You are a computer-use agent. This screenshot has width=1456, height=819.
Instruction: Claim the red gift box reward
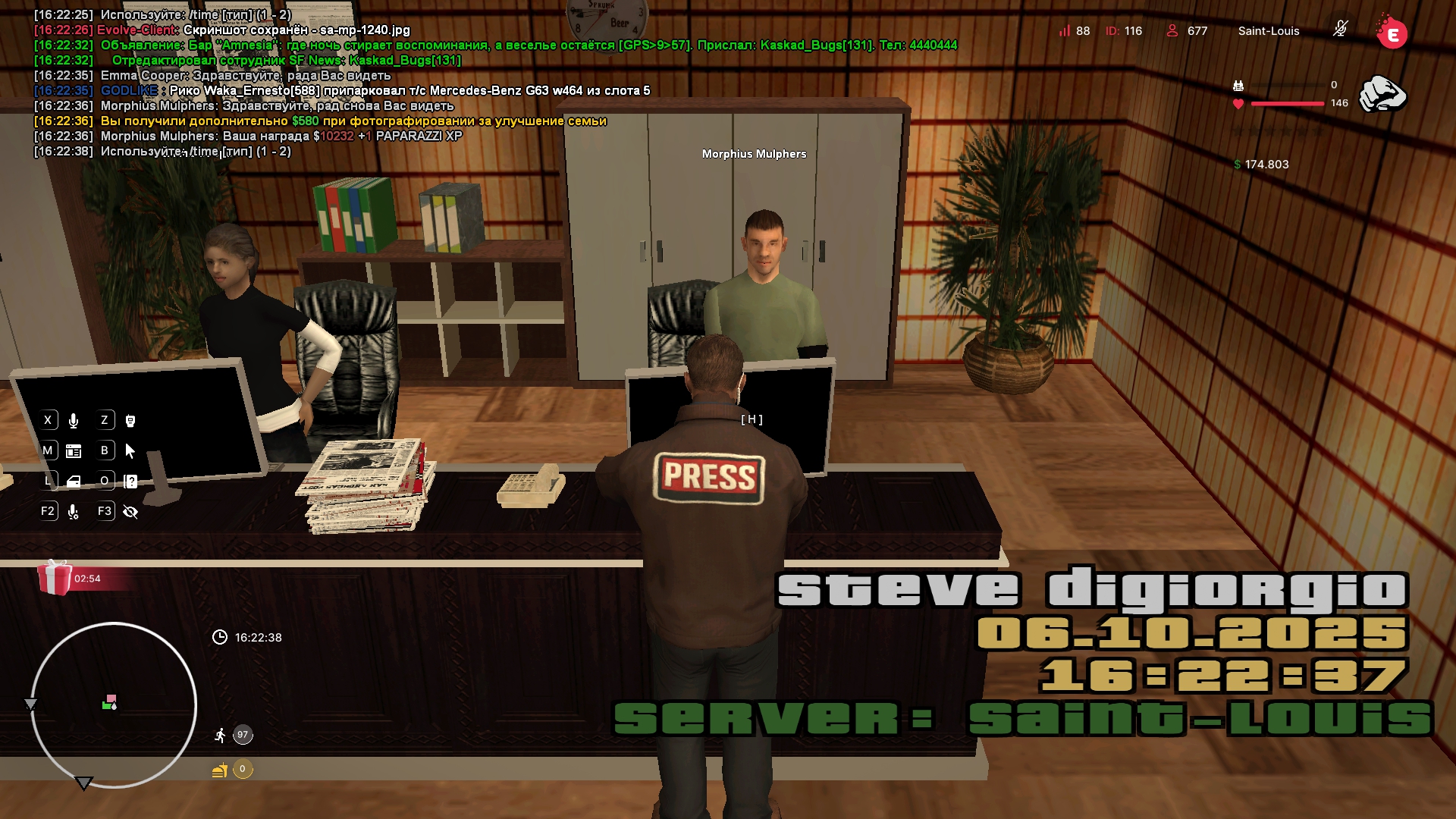(x=55, y=578)
